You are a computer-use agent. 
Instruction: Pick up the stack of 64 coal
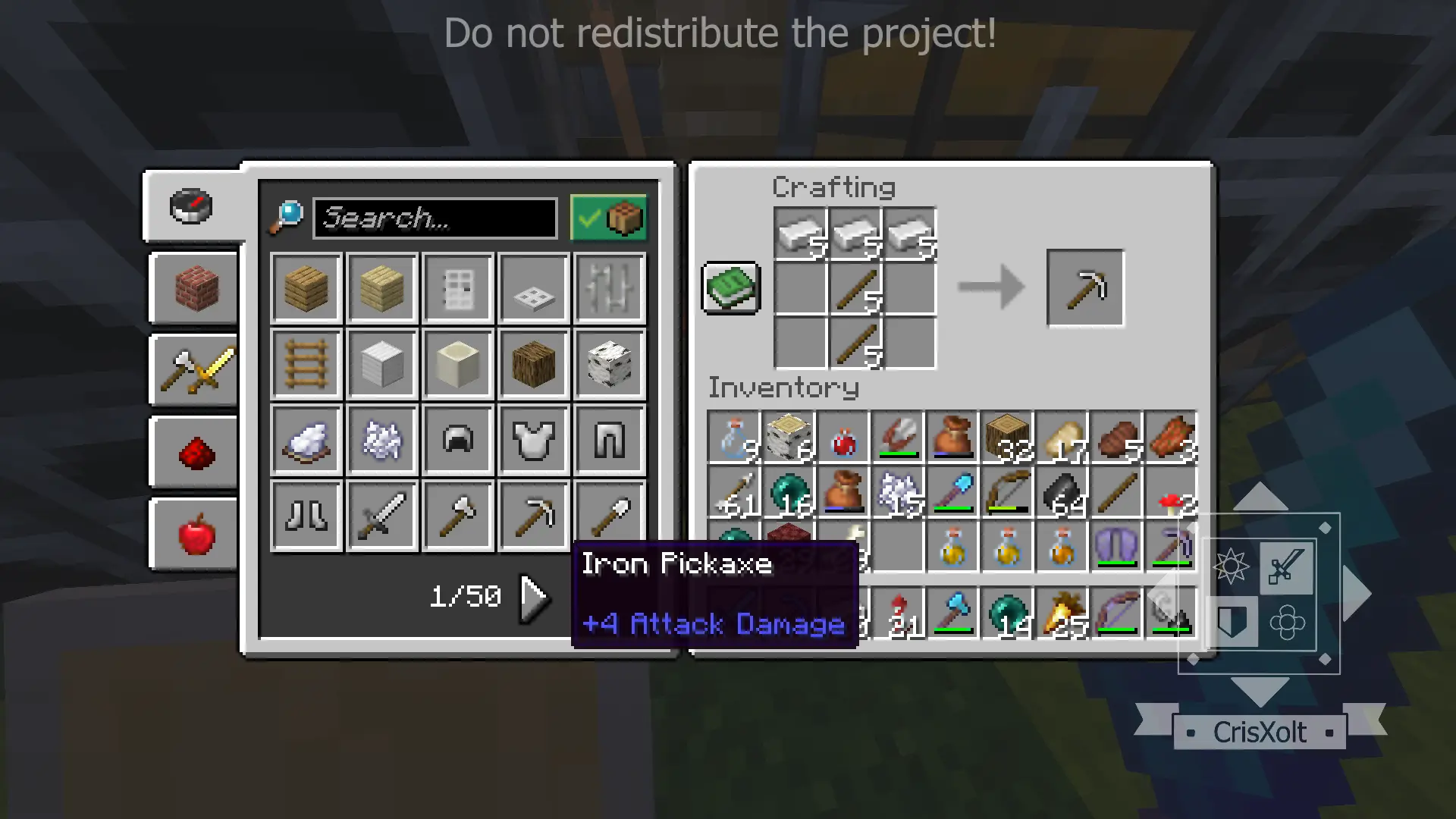point(1062,493)
